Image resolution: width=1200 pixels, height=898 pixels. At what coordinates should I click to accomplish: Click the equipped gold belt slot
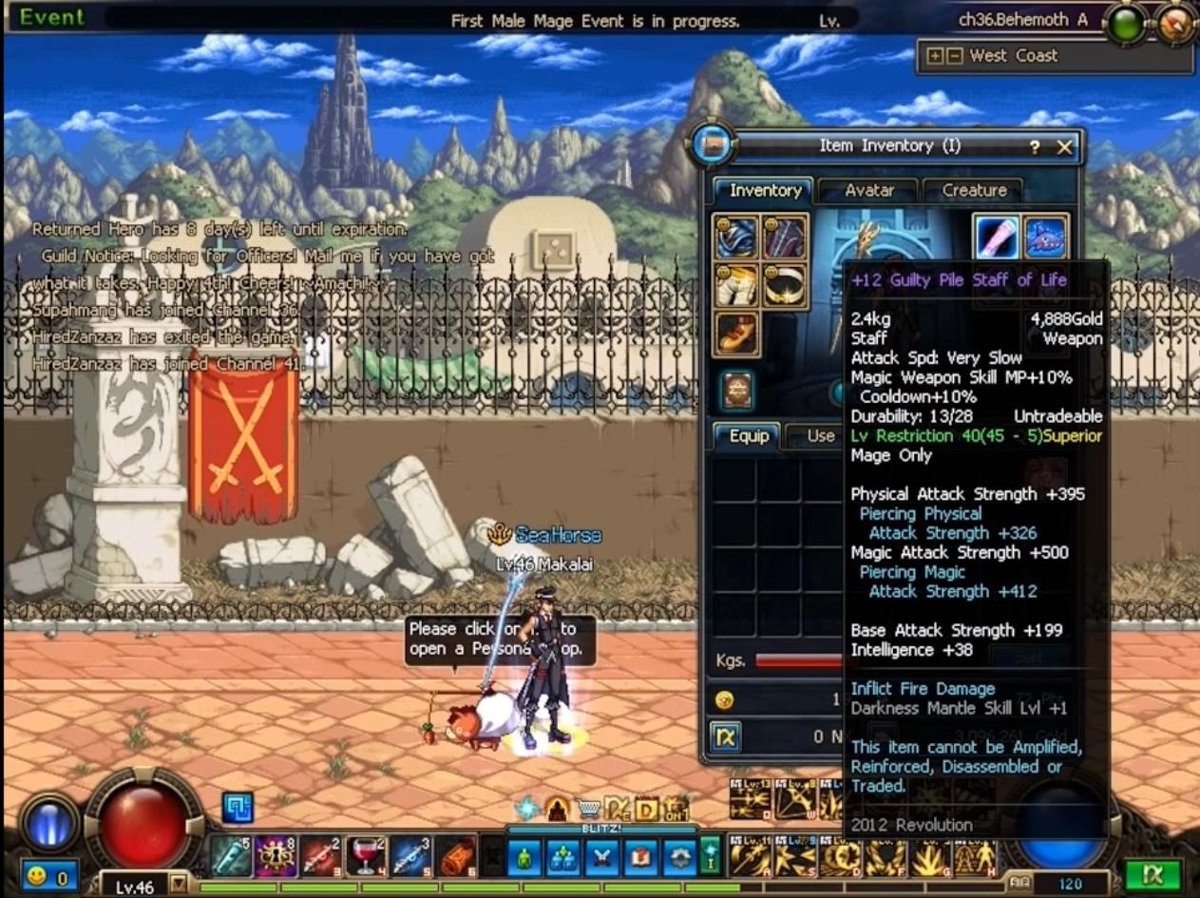coord(785,286)
